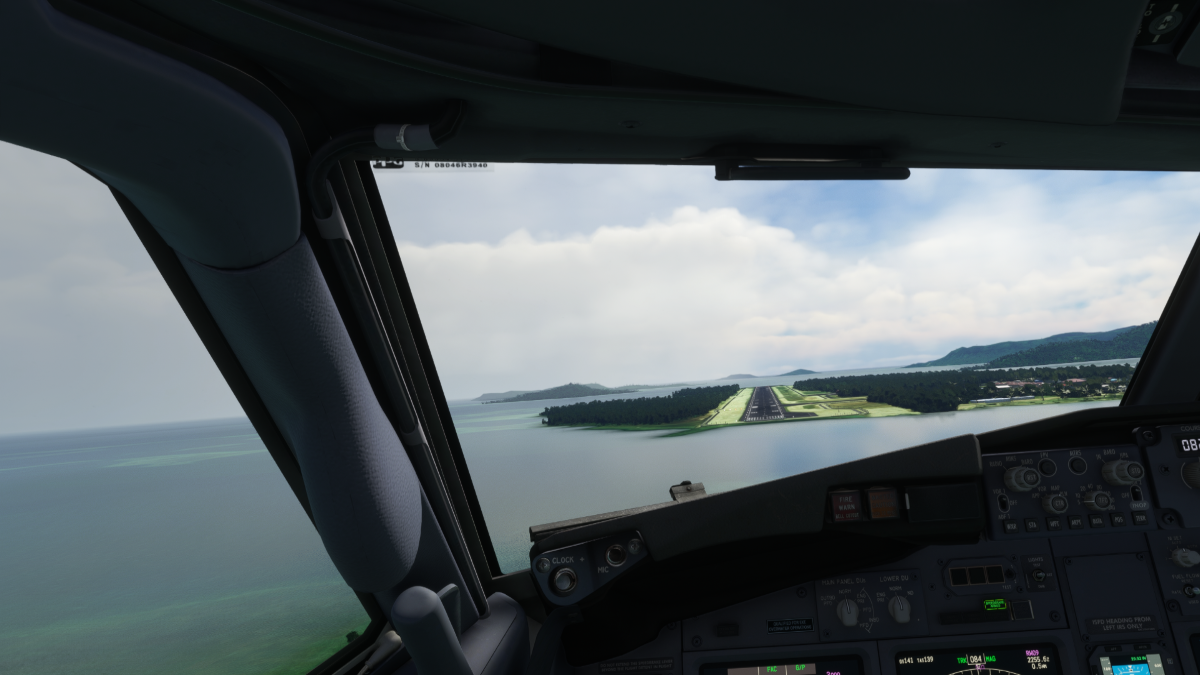Click the CLOCK button on the glareshield
This screenshot has width=1200, height=675.
tap(564, 580)
